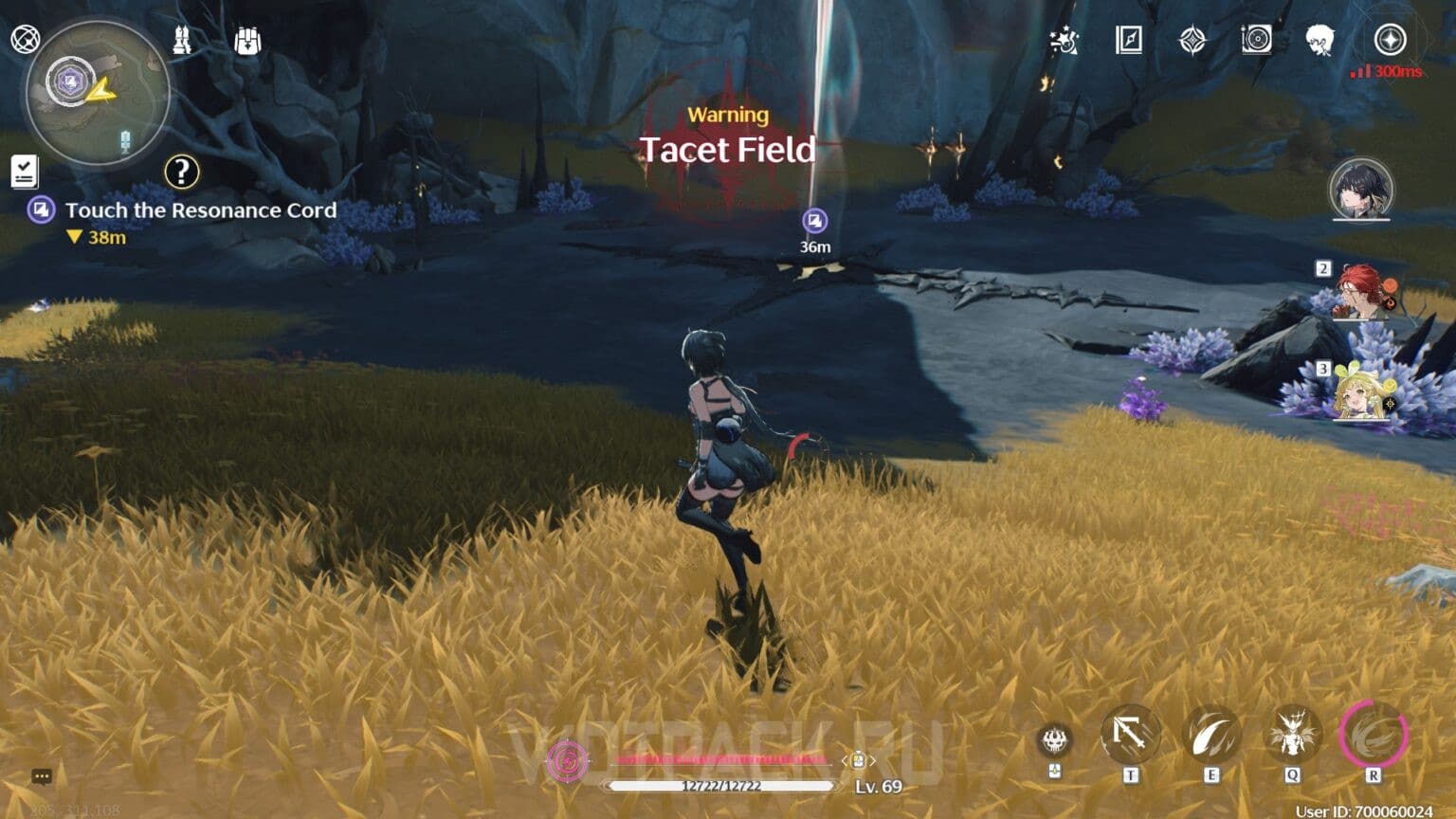The width and height of the screenshot is (1456, 819).
Task: Switch to the red-haired character in slot 2
Action: tap(1360, 292)
